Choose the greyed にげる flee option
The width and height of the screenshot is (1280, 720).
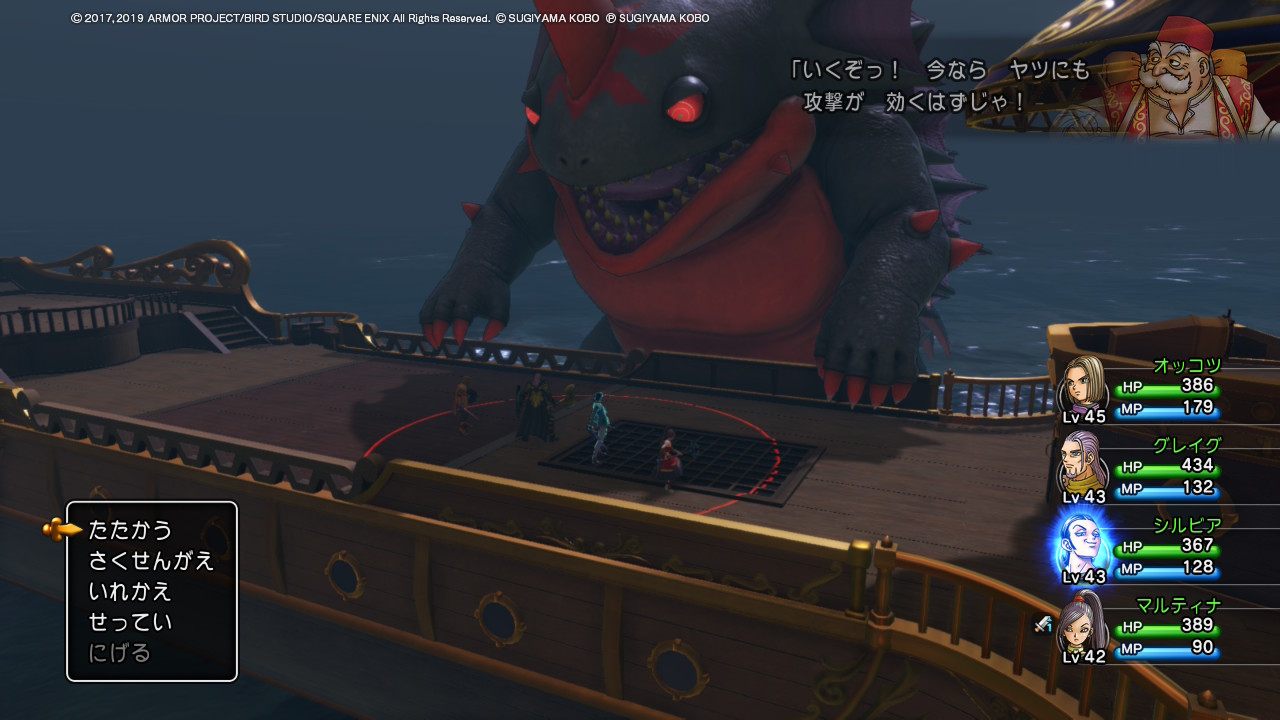coord(120,653)
